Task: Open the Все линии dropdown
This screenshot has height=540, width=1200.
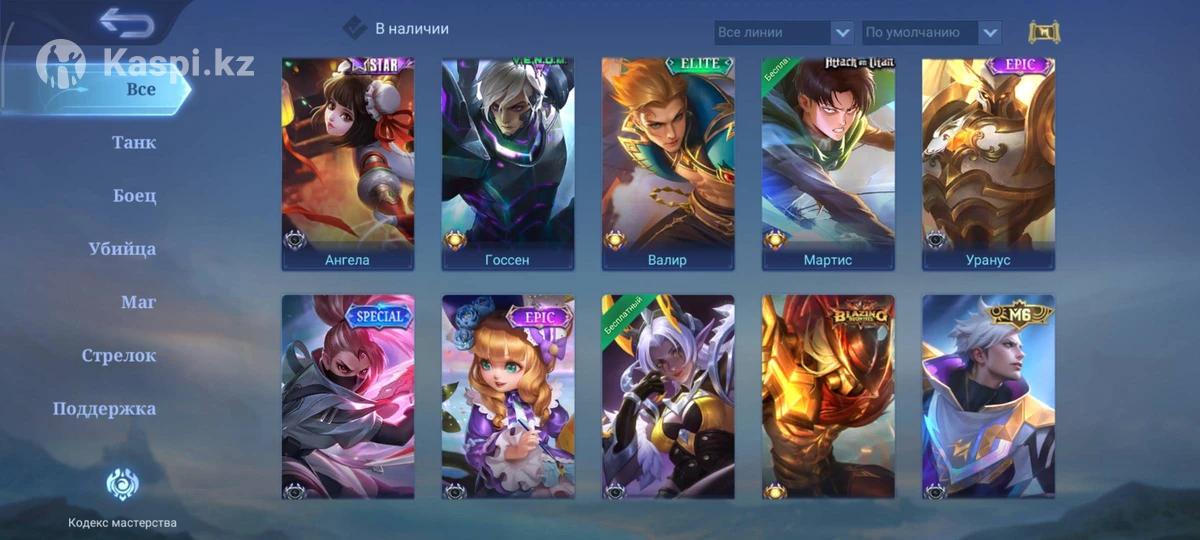Action: point(784,32)
